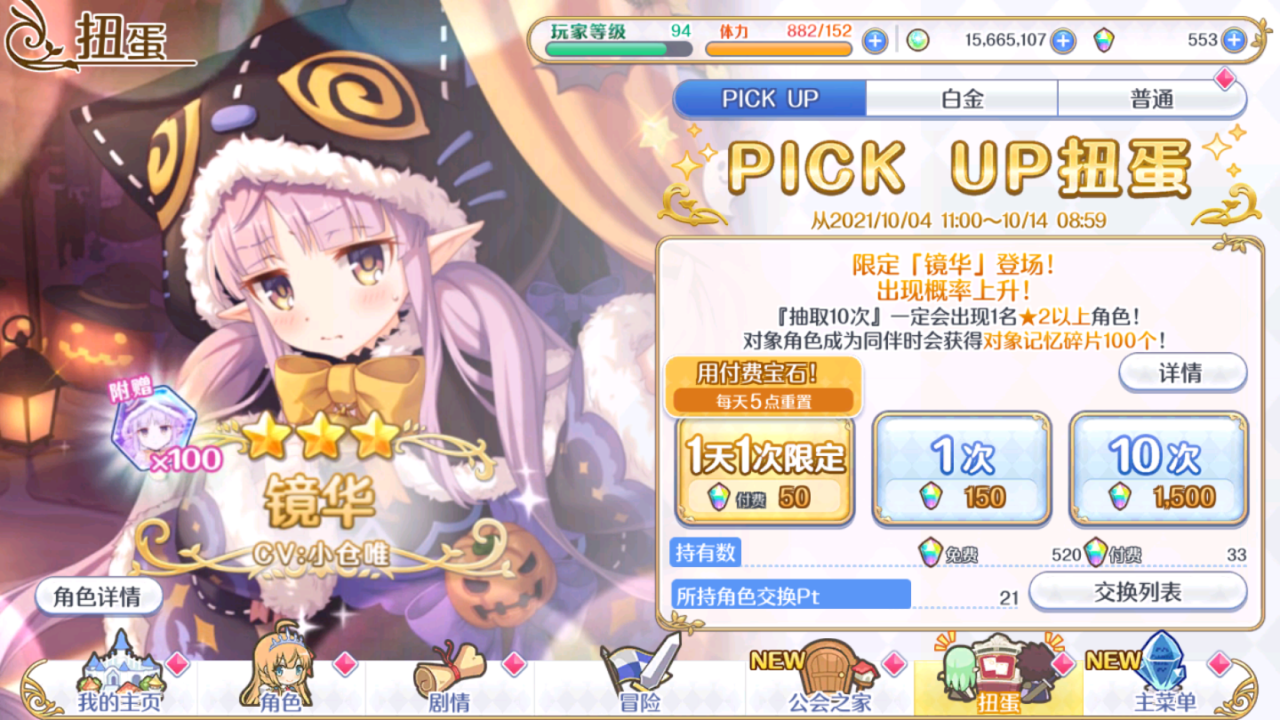Click the green currency orb icon
This screenshot has width=1280, height=720.
coord(918,42)
